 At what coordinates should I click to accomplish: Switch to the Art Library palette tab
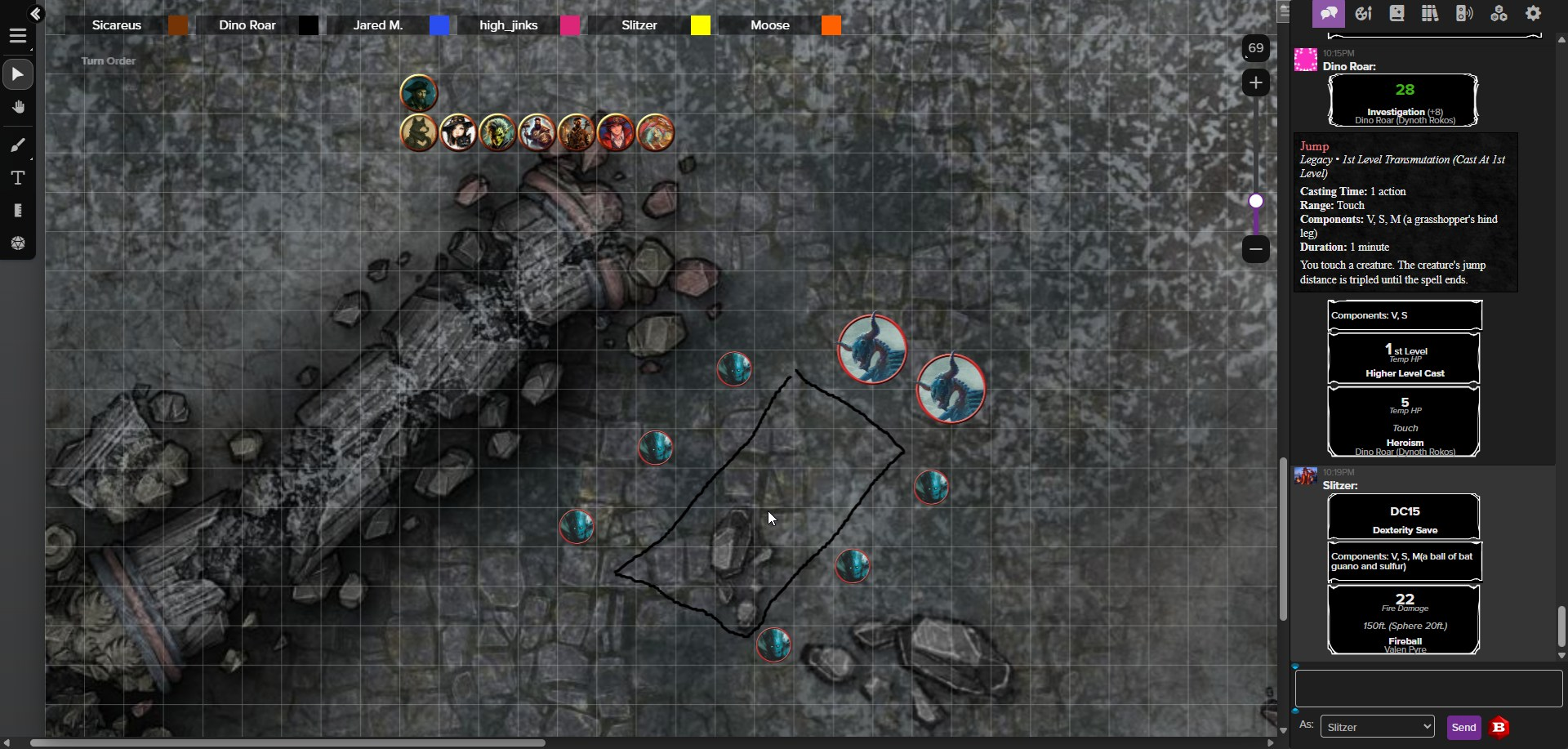point(1363,13)
